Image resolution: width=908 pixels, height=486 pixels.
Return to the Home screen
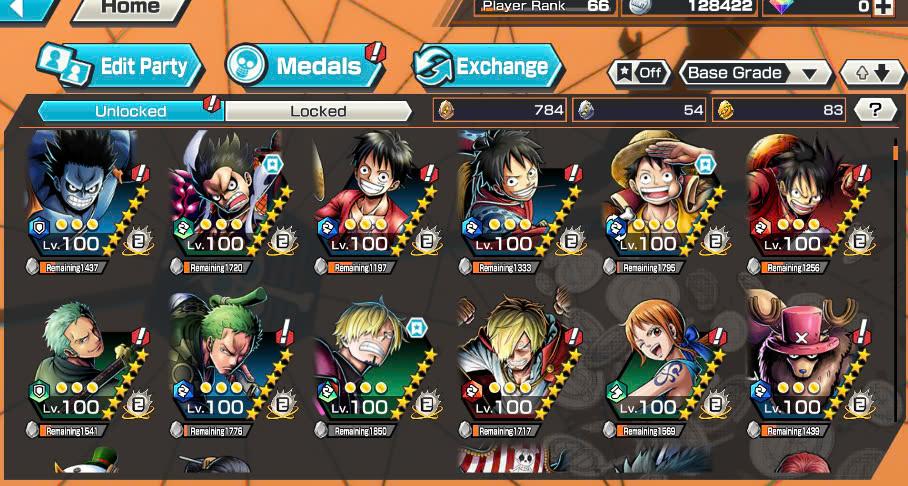coord(131,9)
